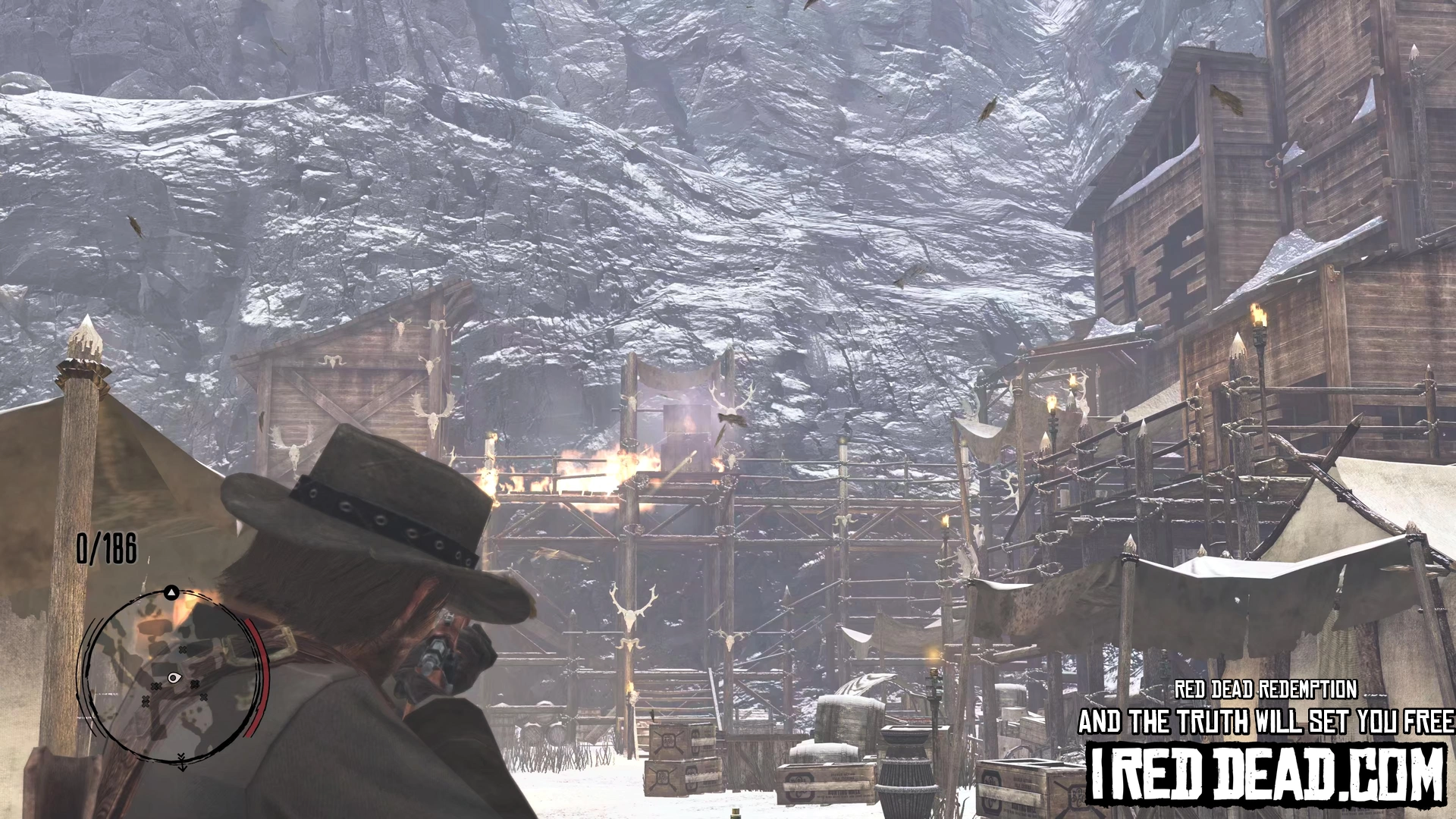The height and width of the screenshot is (819, 1456).
Task: Click the circular minimap radar
Action: [173, 677]
